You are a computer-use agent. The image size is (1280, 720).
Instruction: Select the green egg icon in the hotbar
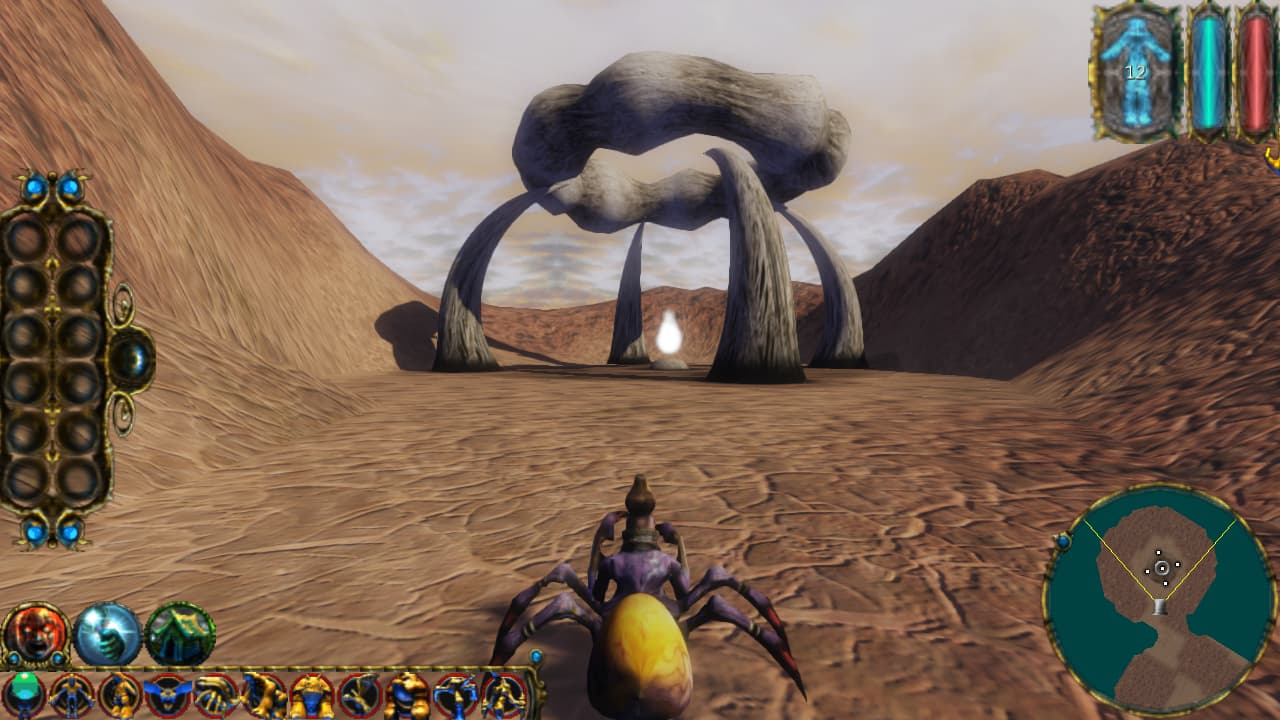(23, 692)
